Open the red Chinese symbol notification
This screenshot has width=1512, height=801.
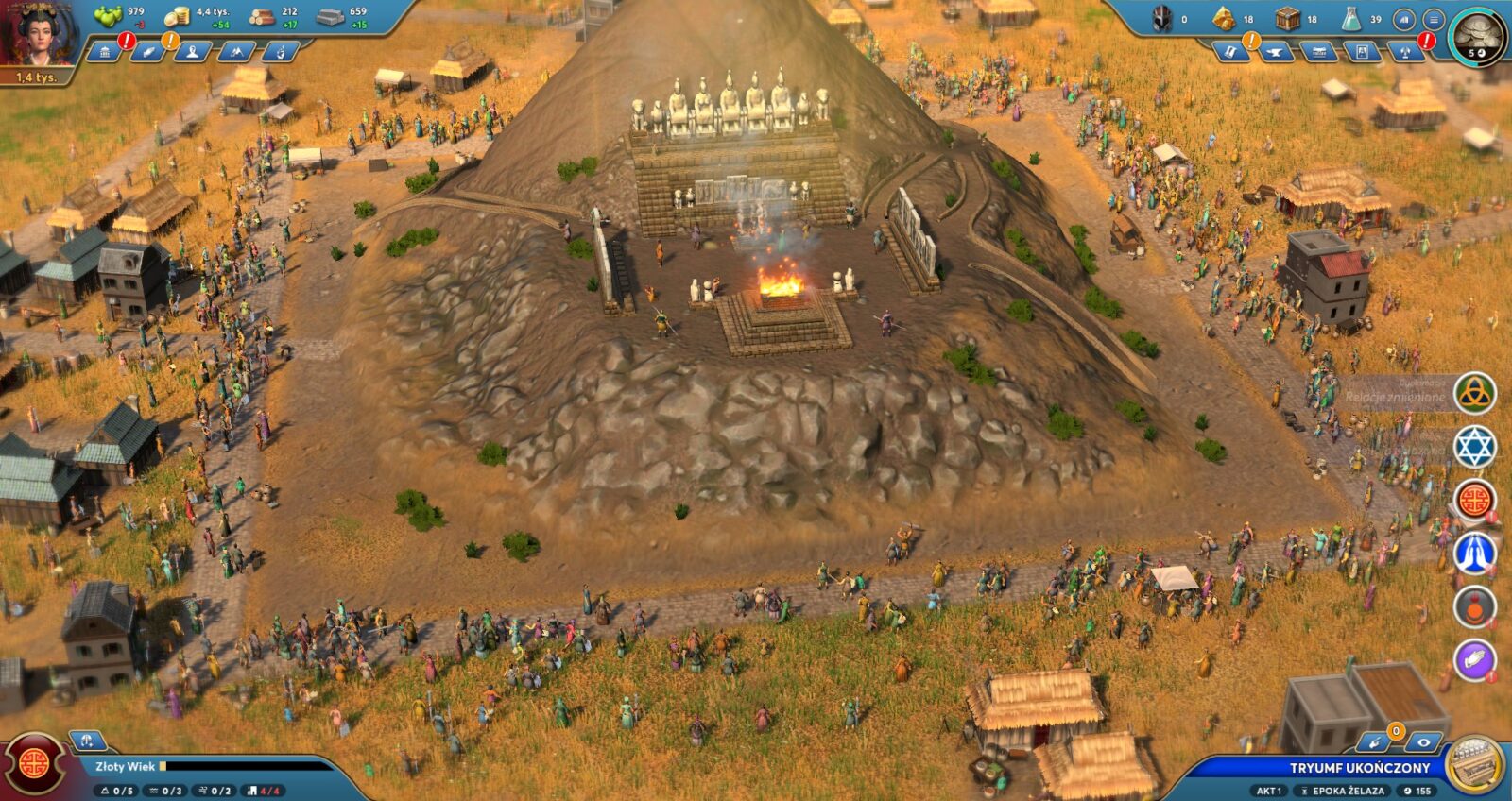[x=1474, y=500]
